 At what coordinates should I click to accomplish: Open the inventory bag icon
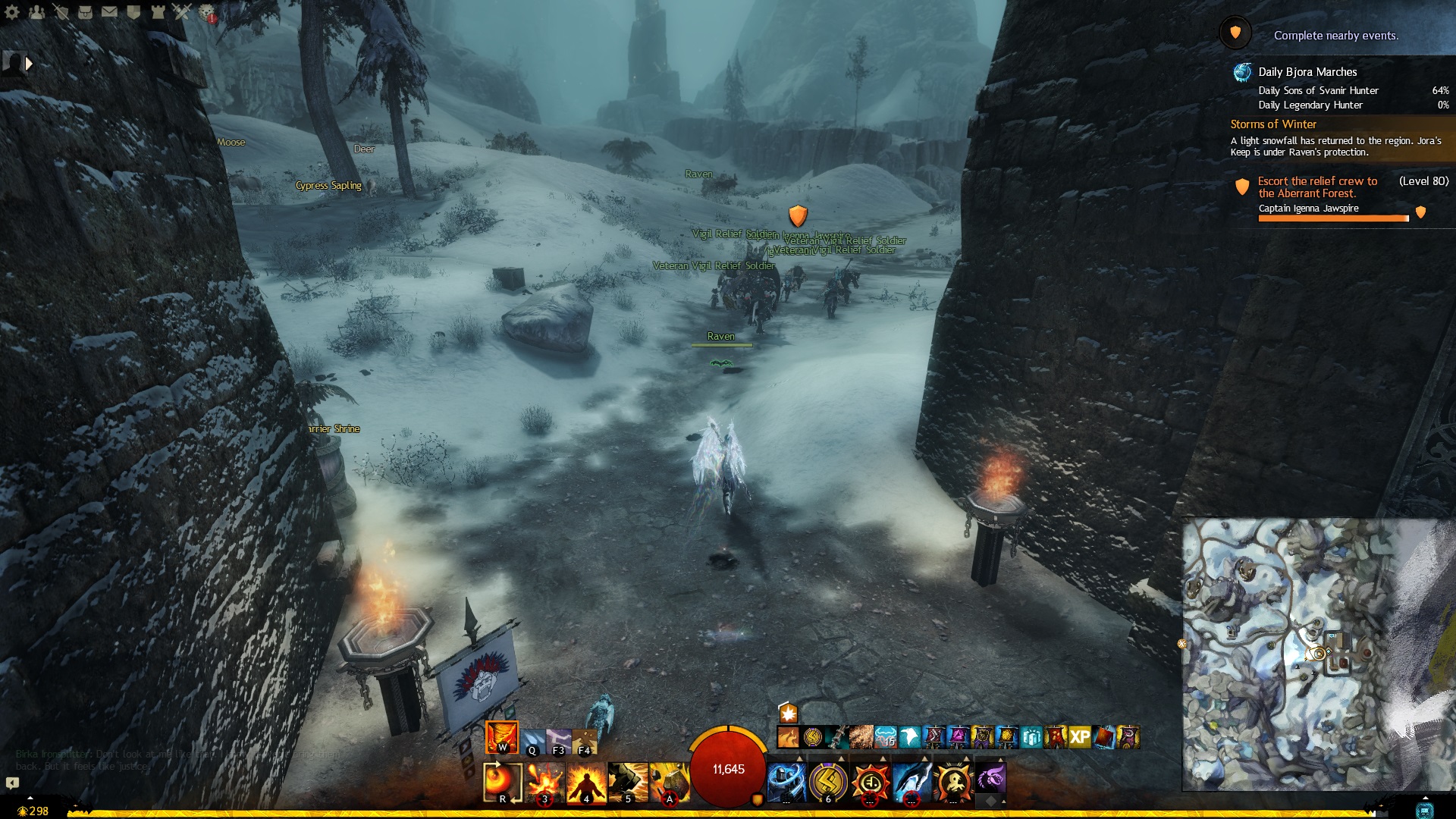85,12
